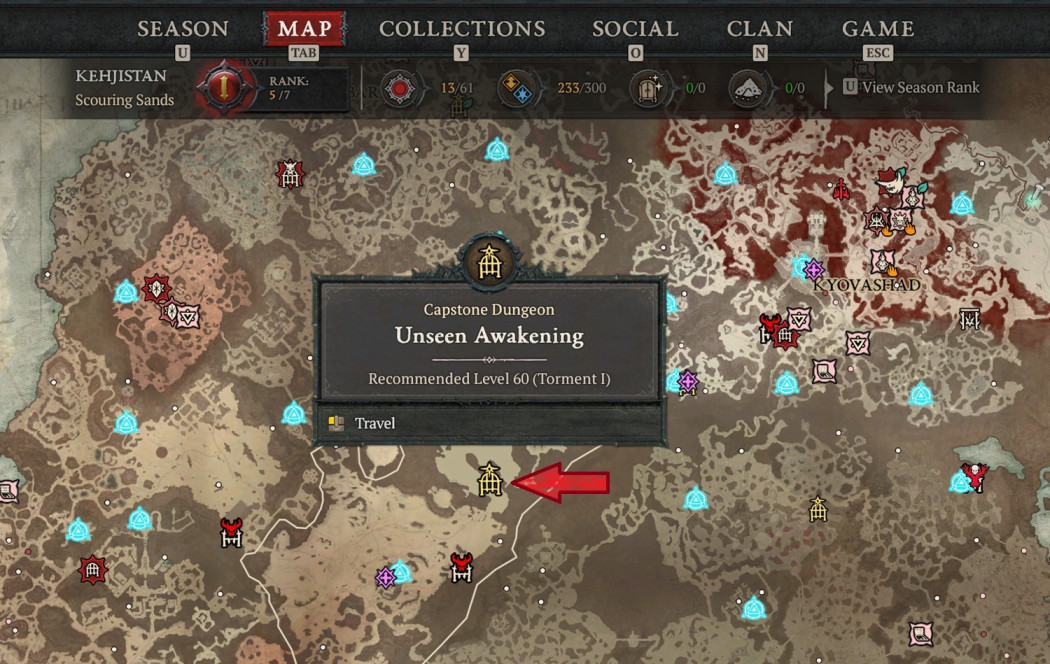Select the Unseen Awakening capstone dungeon marker
The width and height of the screenshot is (1050, 664).
(x=489, y=481)
